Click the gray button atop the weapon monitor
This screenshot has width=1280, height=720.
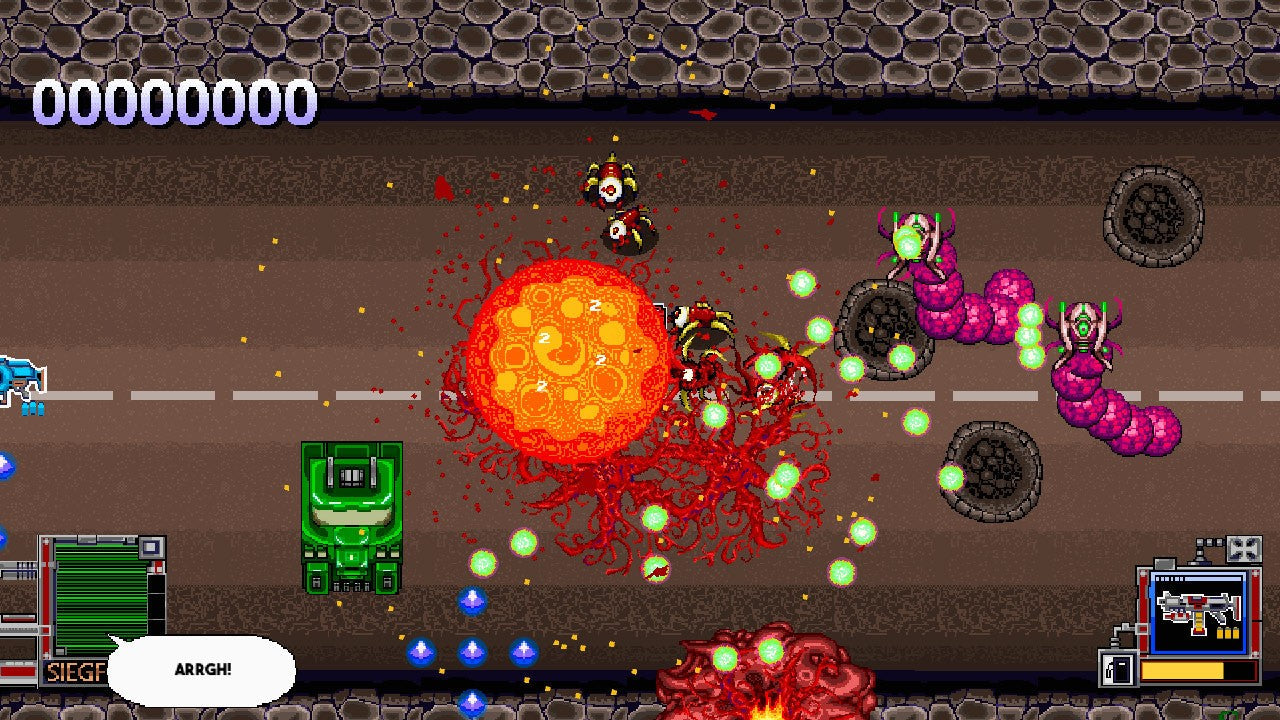(x=1164, y=564)
